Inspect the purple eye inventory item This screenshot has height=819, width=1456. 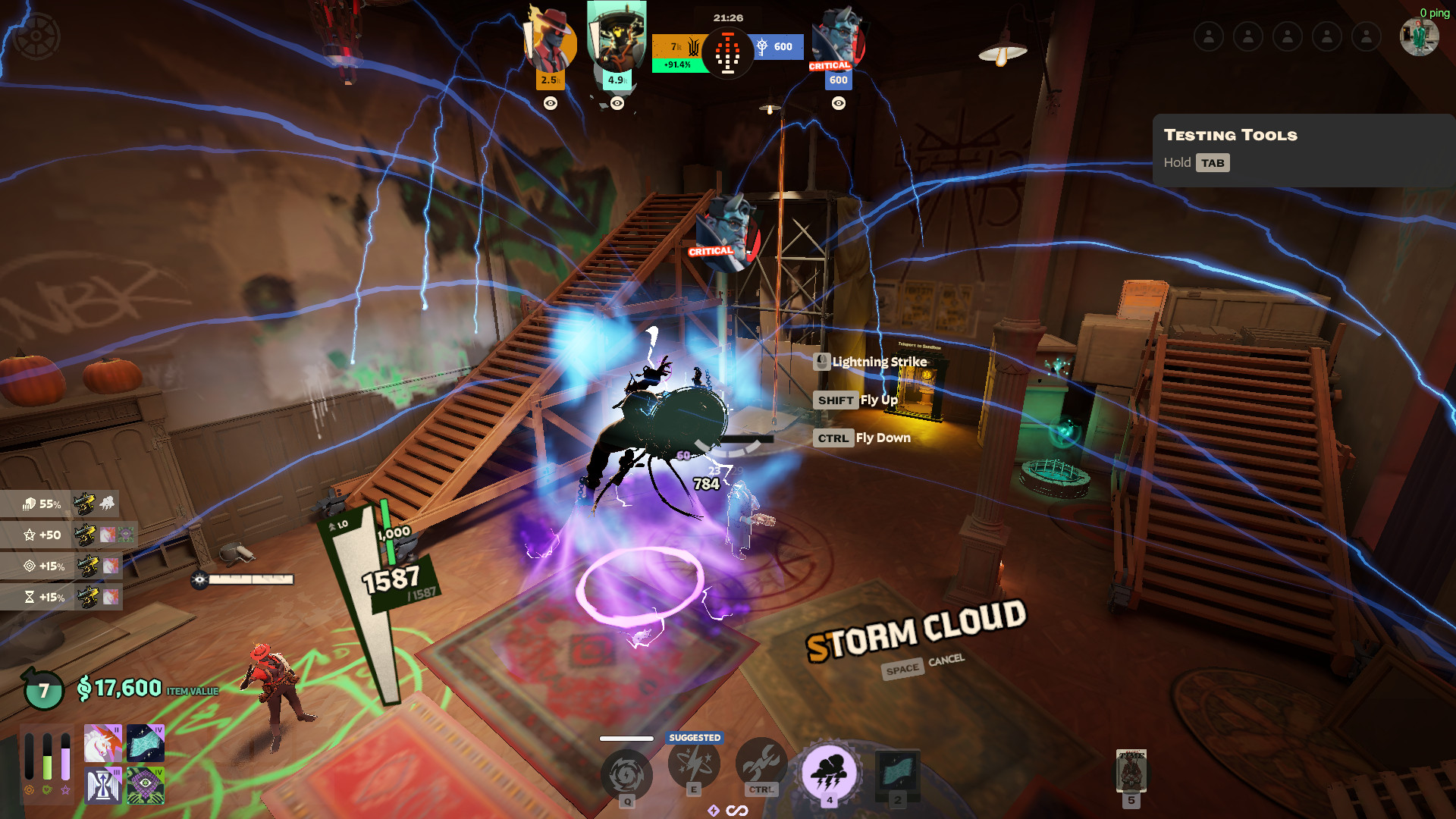[x=146, y=785]
